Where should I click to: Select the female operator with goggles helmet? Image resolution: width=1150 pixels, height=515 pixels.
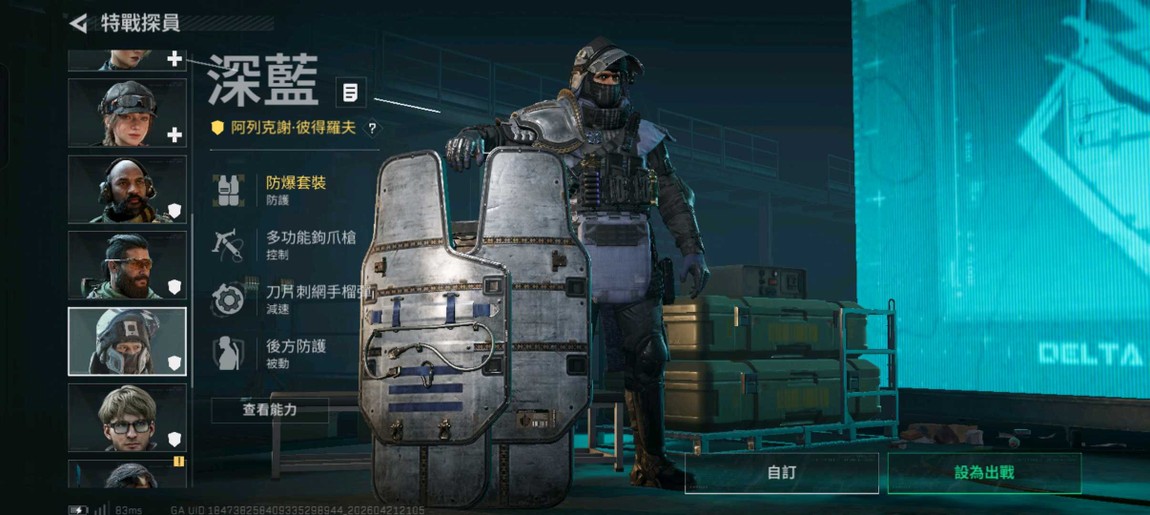[x=127, y=113]
